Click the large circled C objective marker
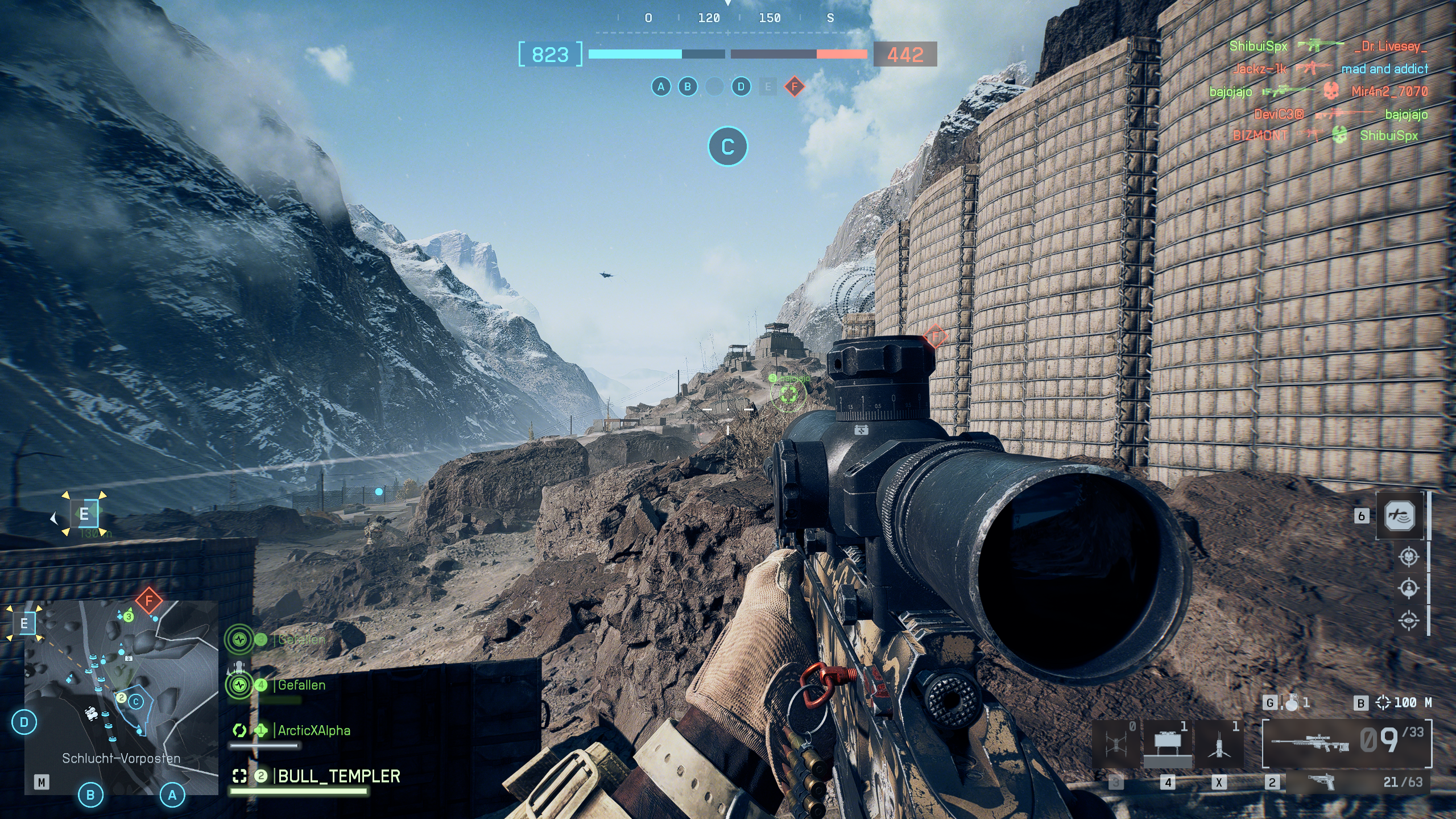The width and height of the screenshot is (1456, 819). pos(727,147)
